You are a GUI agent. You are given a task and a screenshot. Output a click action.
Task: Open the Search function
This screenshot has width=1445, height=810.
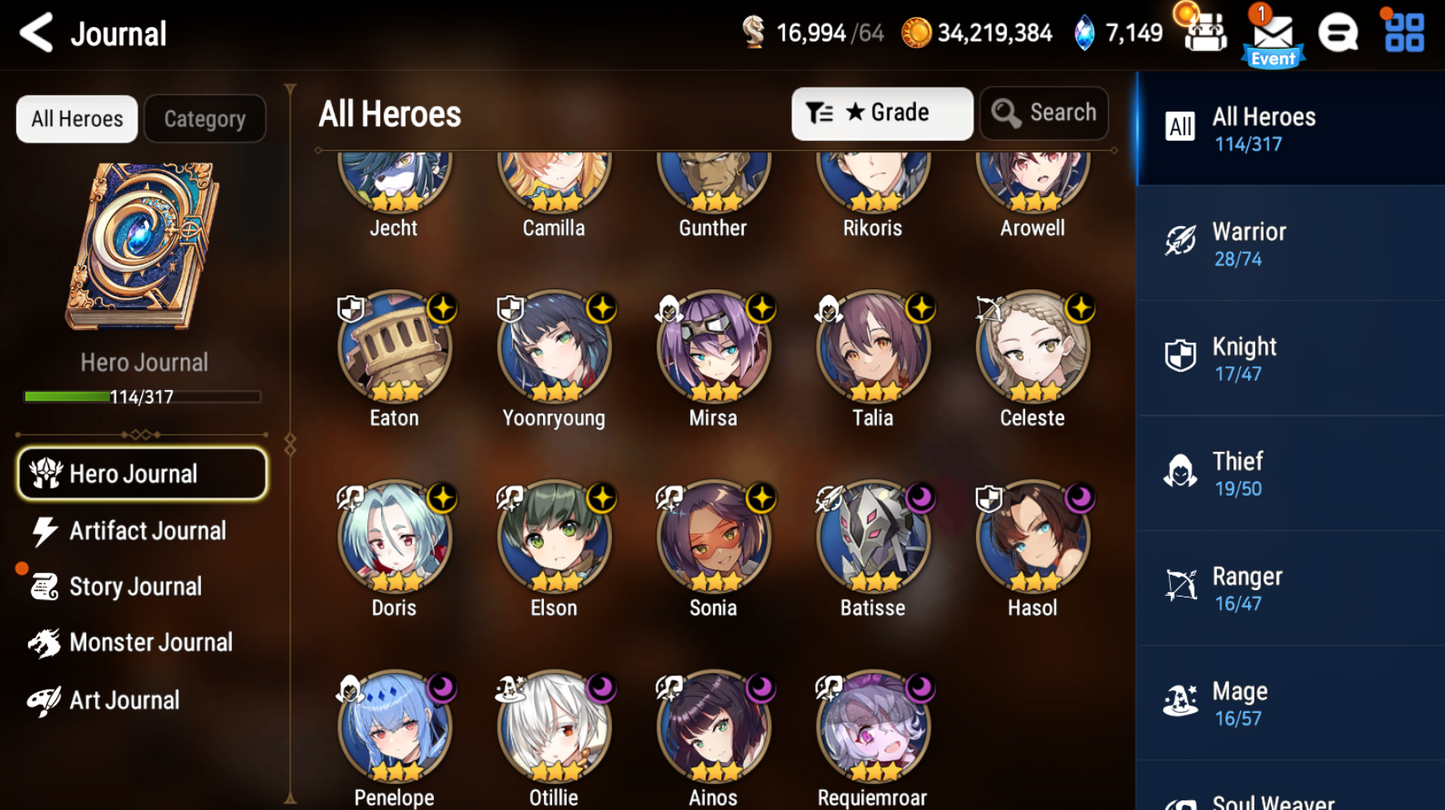pos(1043,113)
